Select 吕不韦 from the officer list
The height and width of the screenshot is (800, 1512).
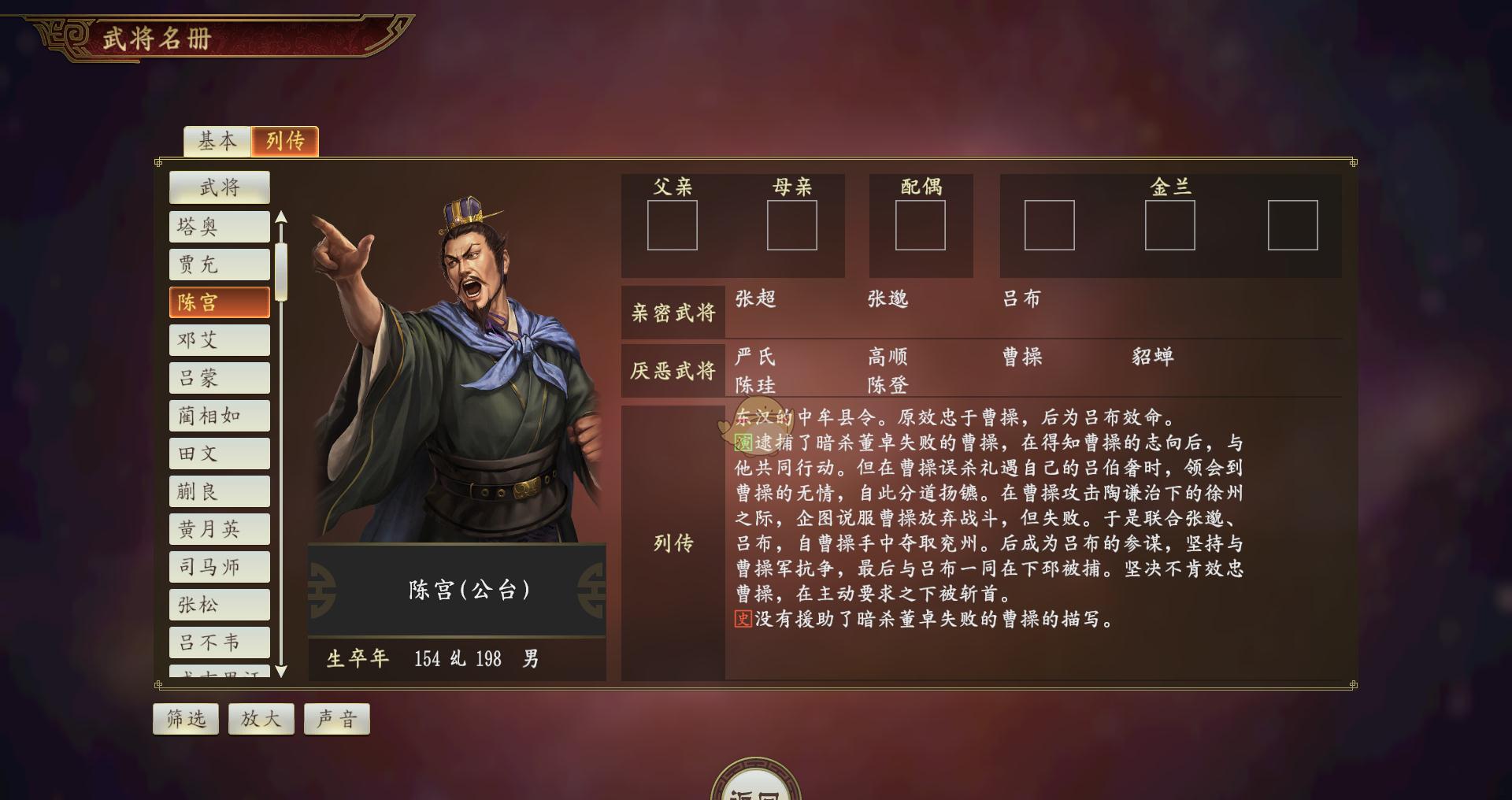coord(219,643)
